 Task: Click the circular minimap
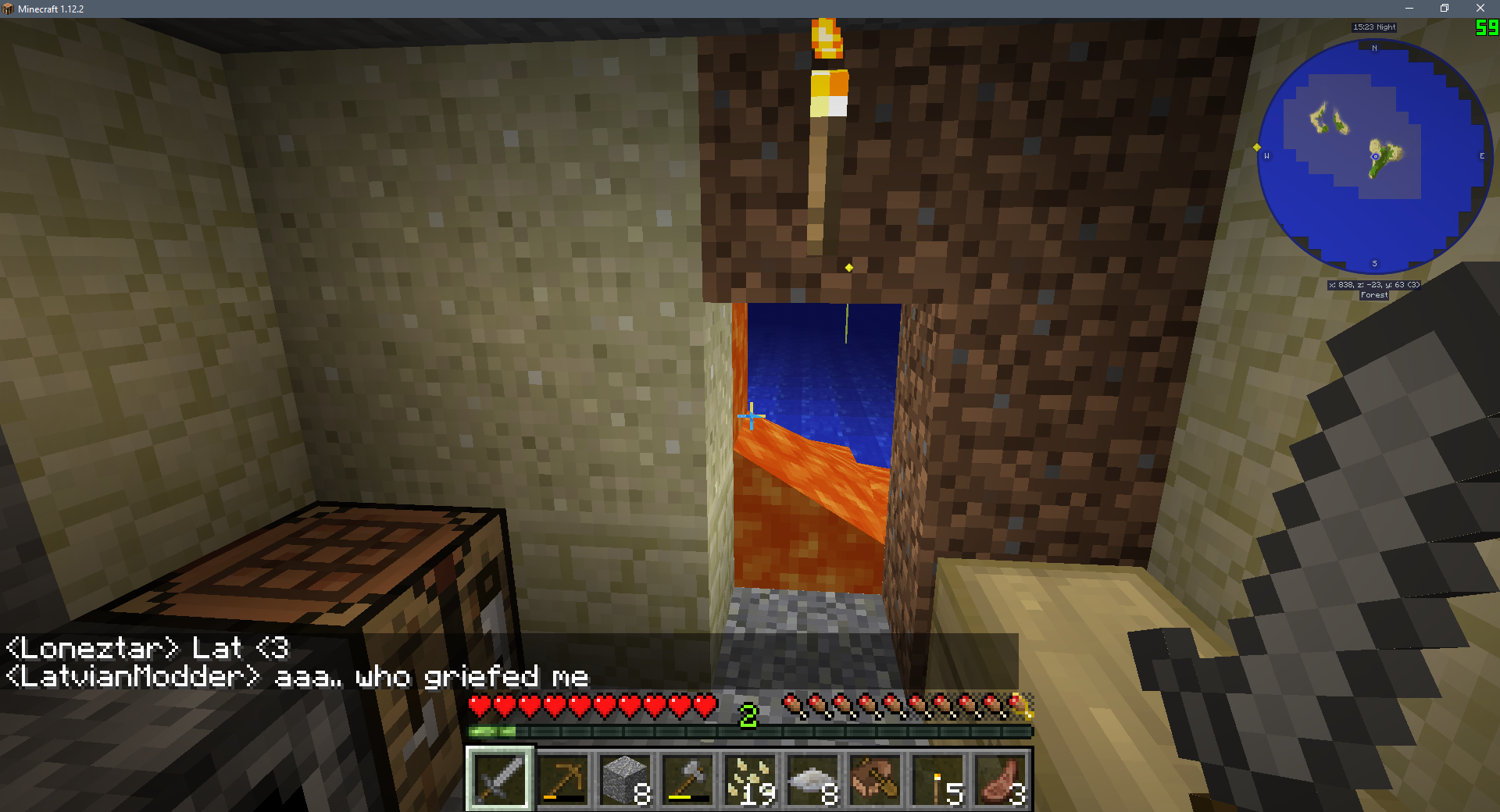[x=1375, y=156]
